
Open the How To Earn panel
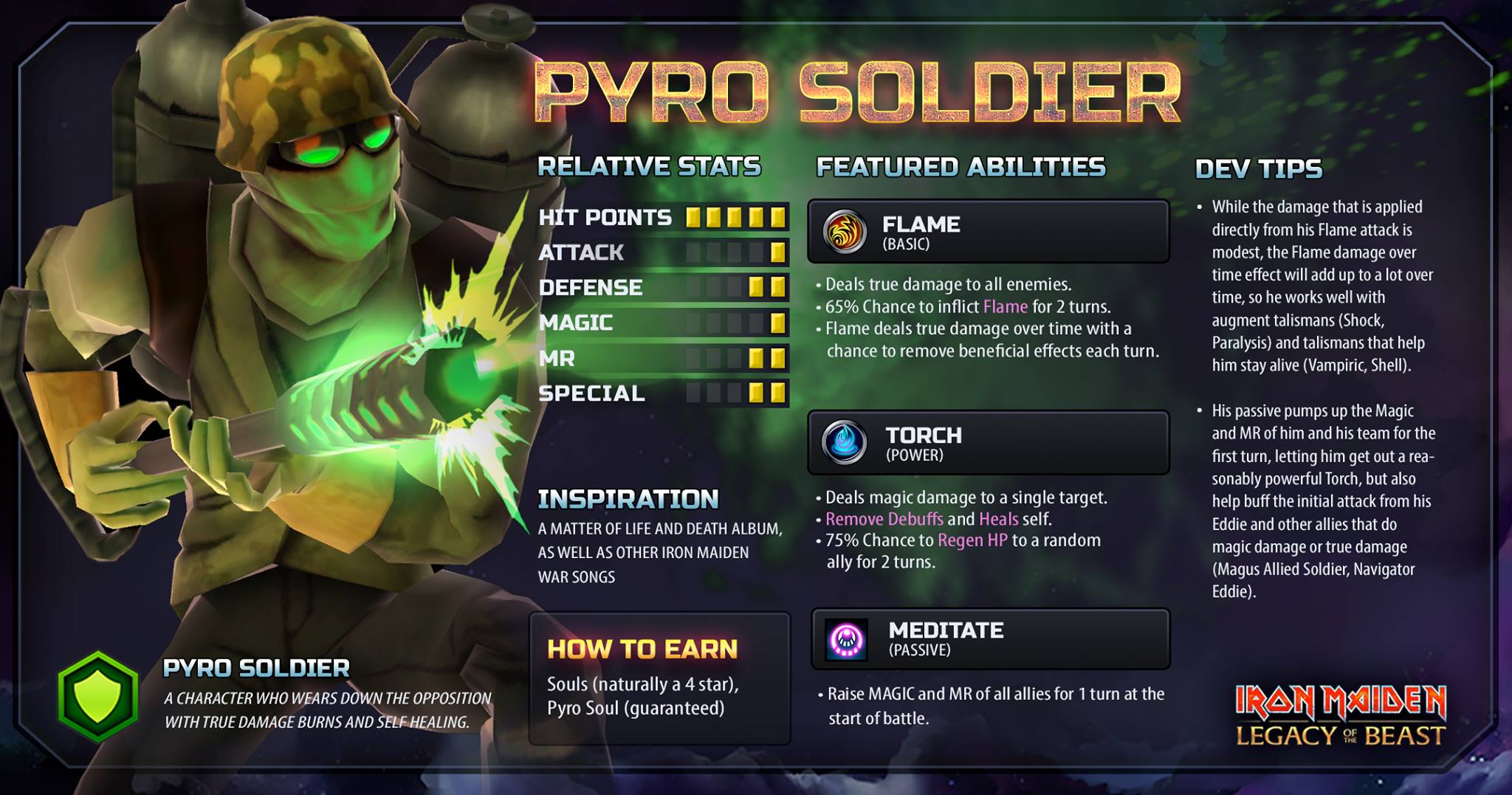[659, 678]
